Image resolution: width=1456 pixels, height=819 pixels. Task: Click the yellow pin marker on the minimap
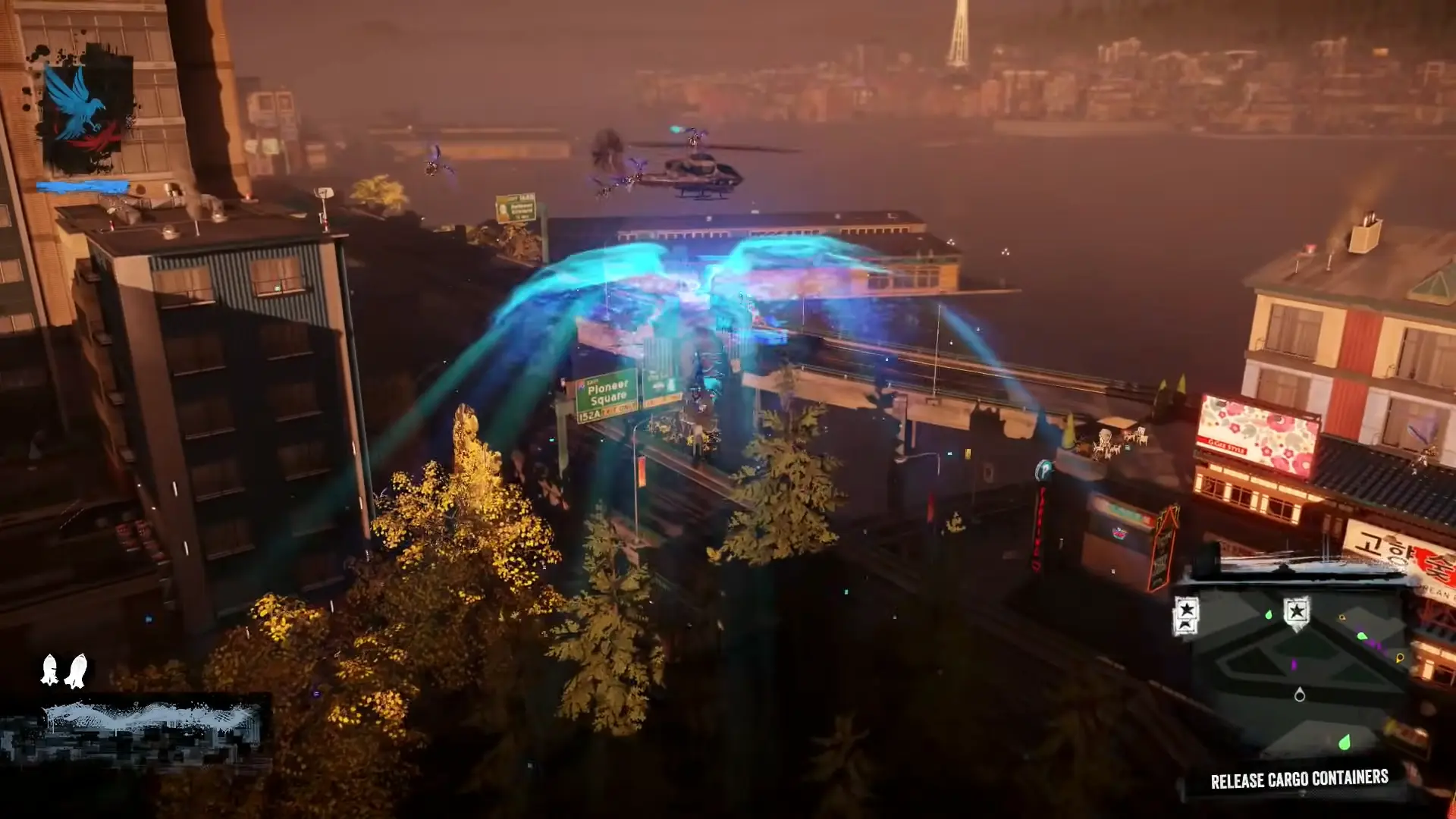[1400, 657]
